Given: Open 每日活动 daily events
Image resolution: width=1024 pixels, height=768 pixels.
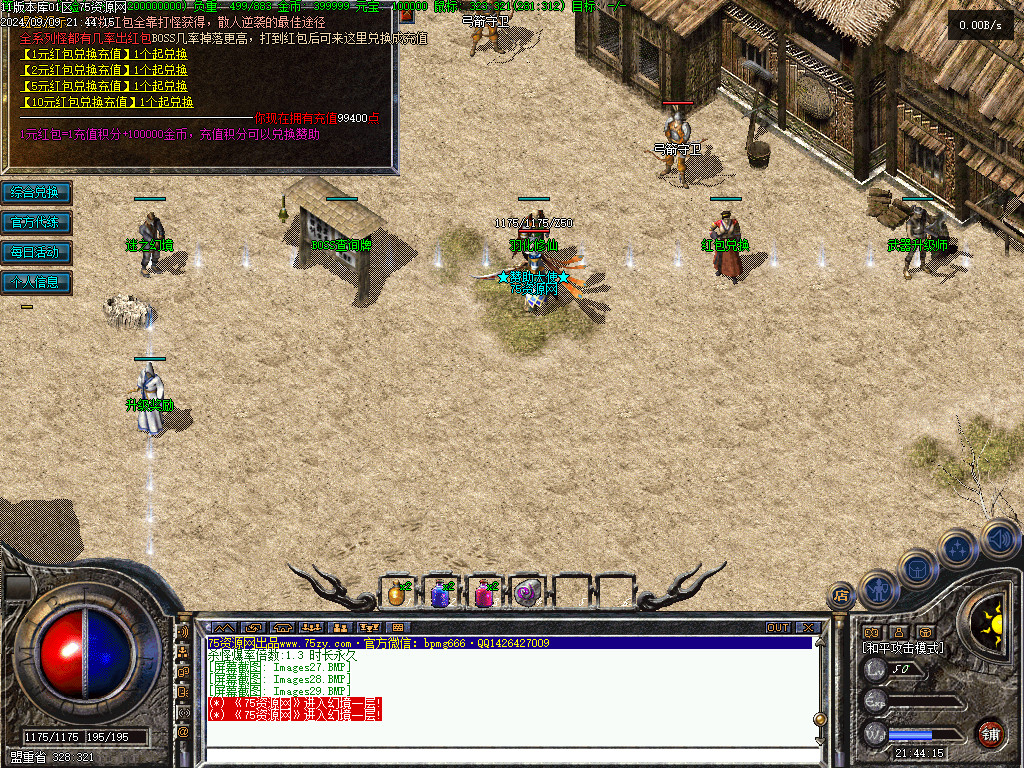Looking at the screenshot, I should 36,252.
